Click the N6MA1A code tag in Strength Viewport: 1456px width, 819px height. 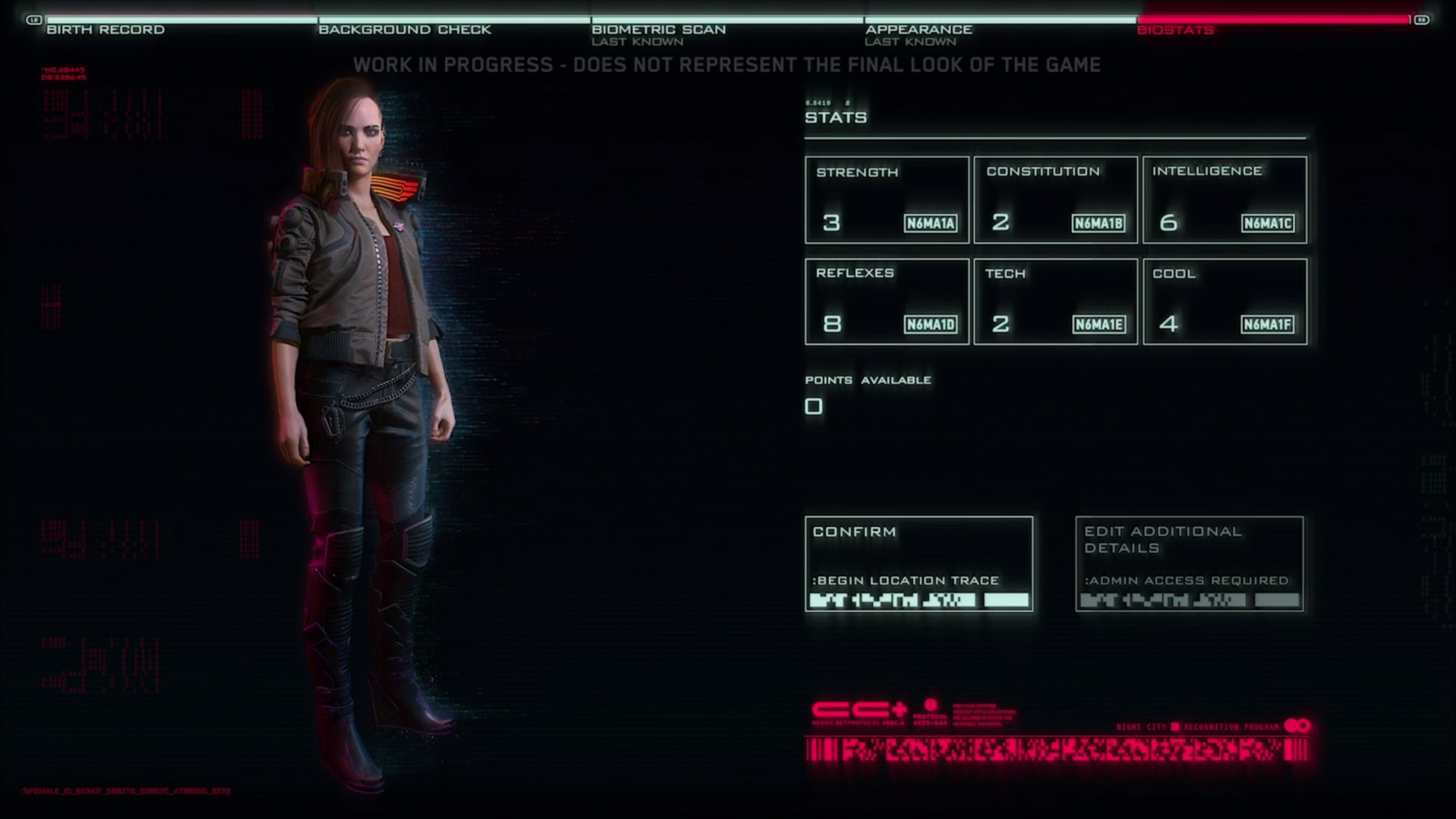pyautogui.click(x=931, y=224)
